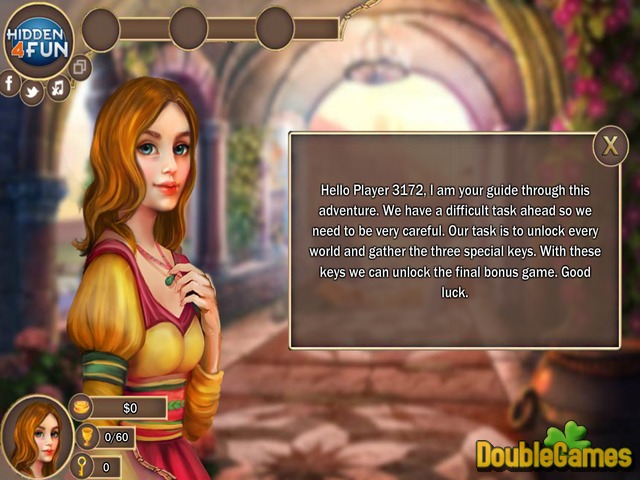This screenshot has width=640, height=480.
Task: Toggle the music note sound button
Action: 57,88
